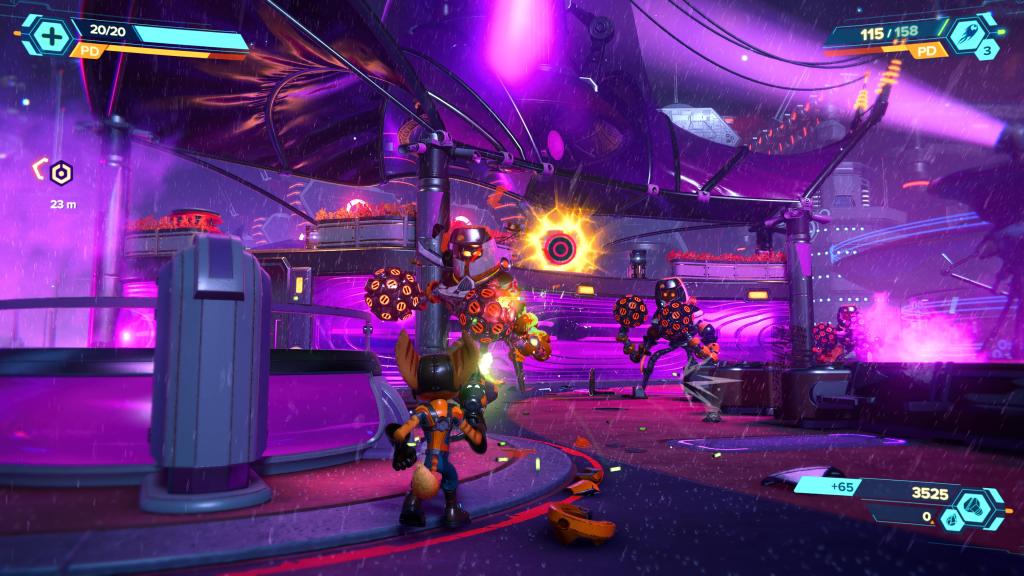The width and height of the screenshot is (1024, 576).
Task: Click the green plus health hexagon icon
Action: 47,35
